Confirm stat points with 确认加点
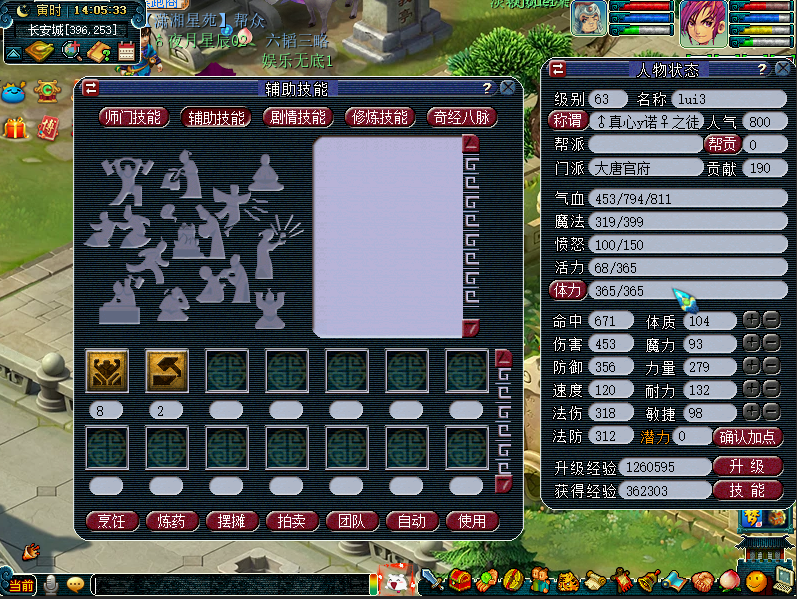This screenshot has height=599, width=797. (x=747, y=436)
